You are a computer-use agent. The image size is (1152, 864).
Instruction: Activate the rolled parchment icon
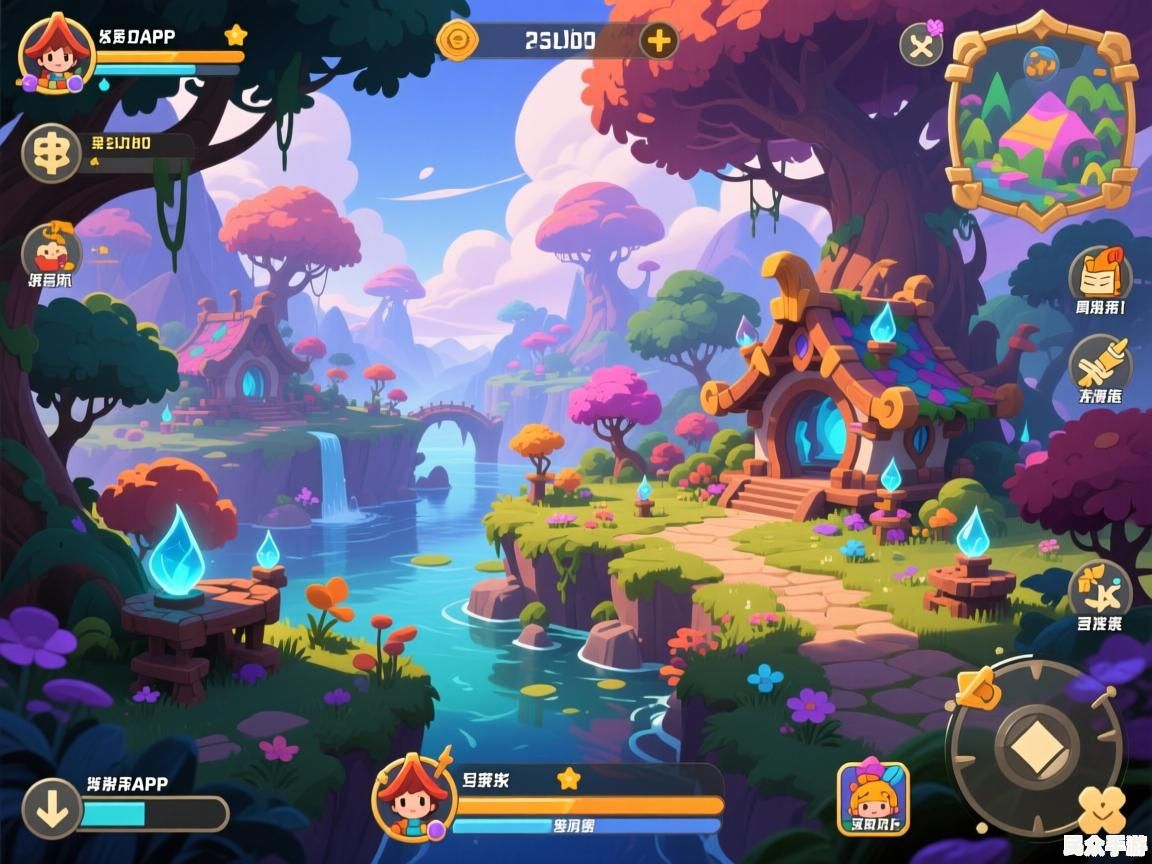(x=1100, y=363)
